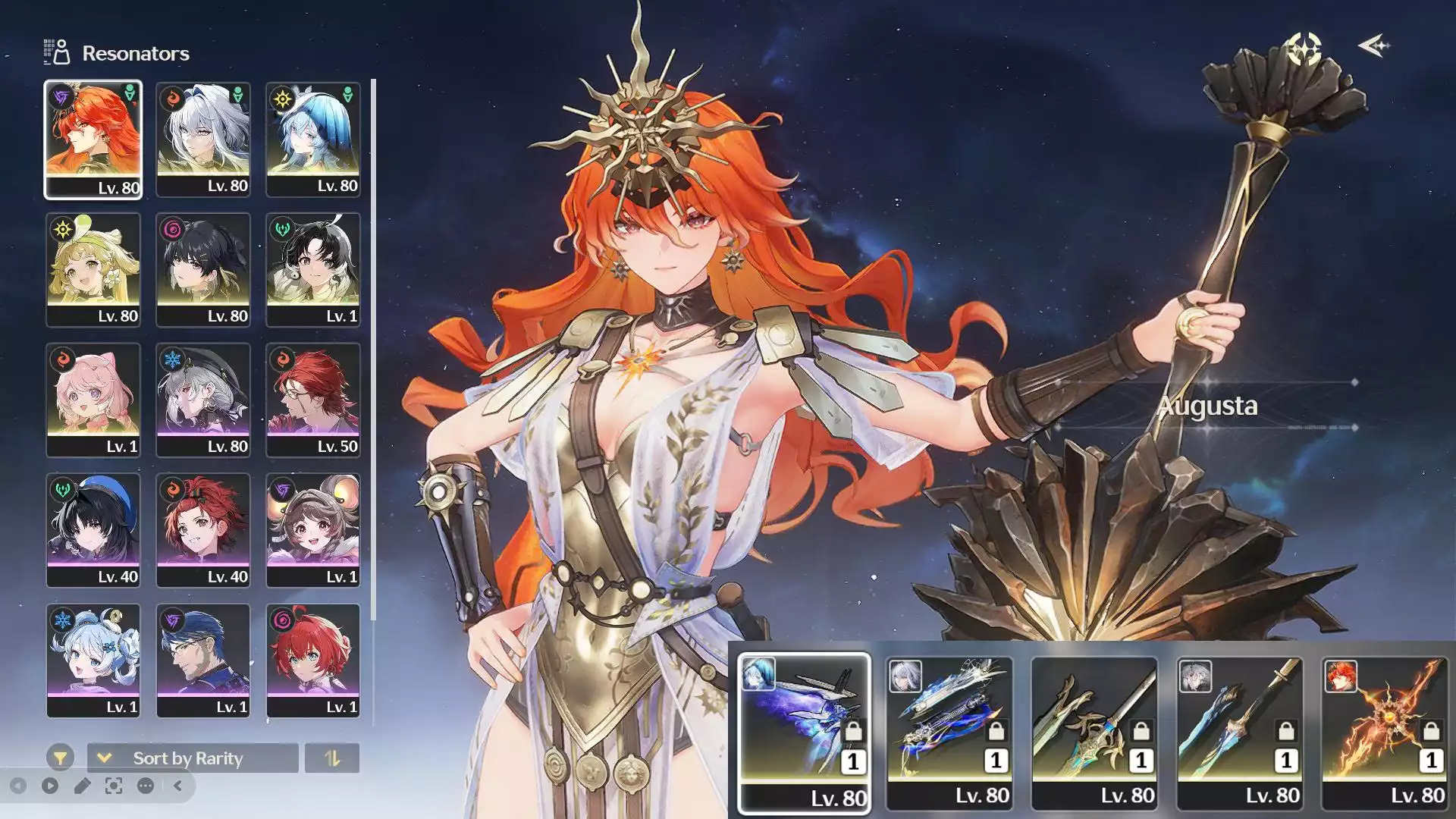This screenshot has width=1456, height=819.
Task: Pick the blue-haired man resonator portrait
Action: coord(202,661)
